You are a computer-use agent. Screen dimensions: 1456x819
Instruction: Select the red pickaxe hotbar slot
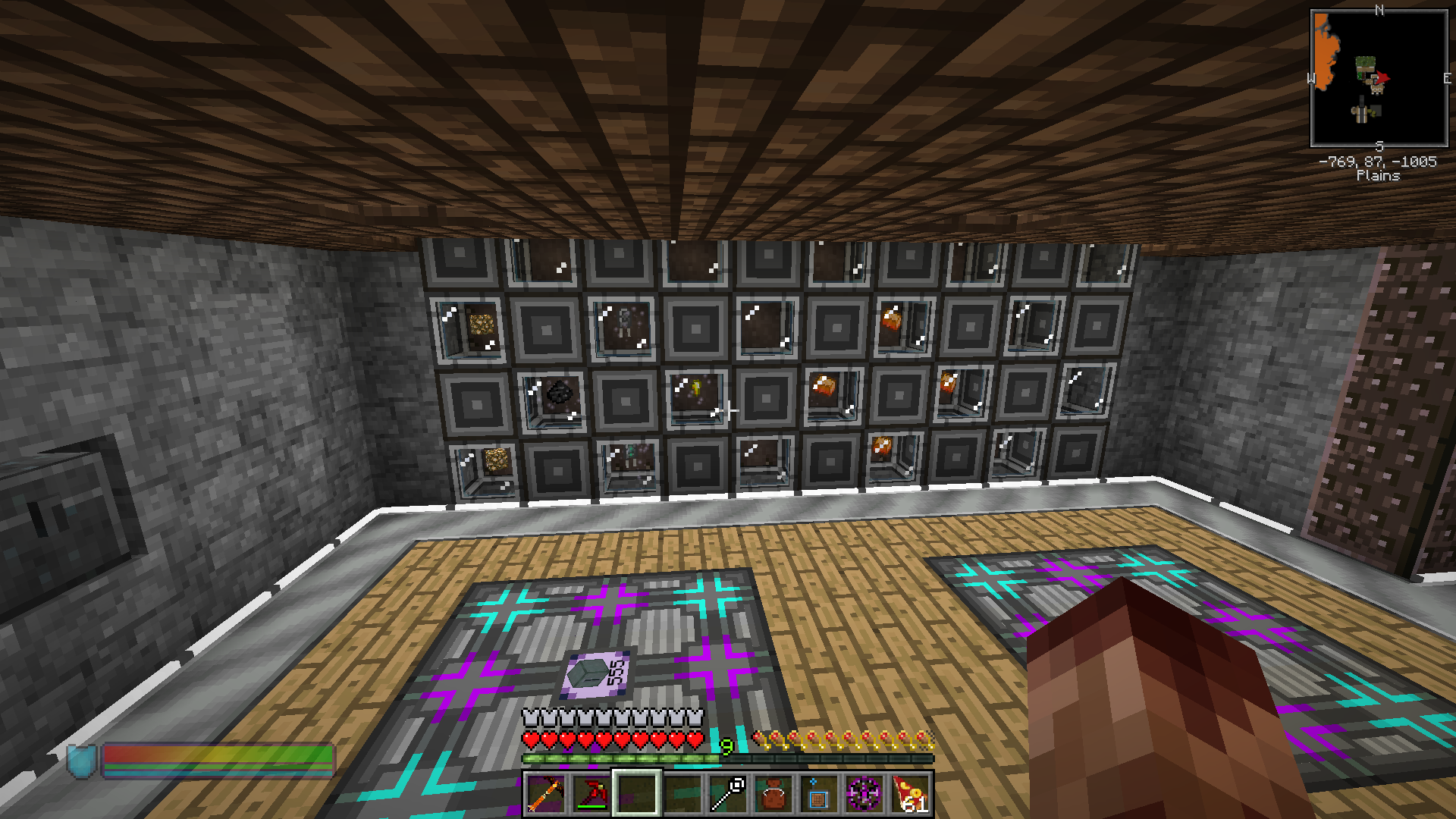pos(591,794)
